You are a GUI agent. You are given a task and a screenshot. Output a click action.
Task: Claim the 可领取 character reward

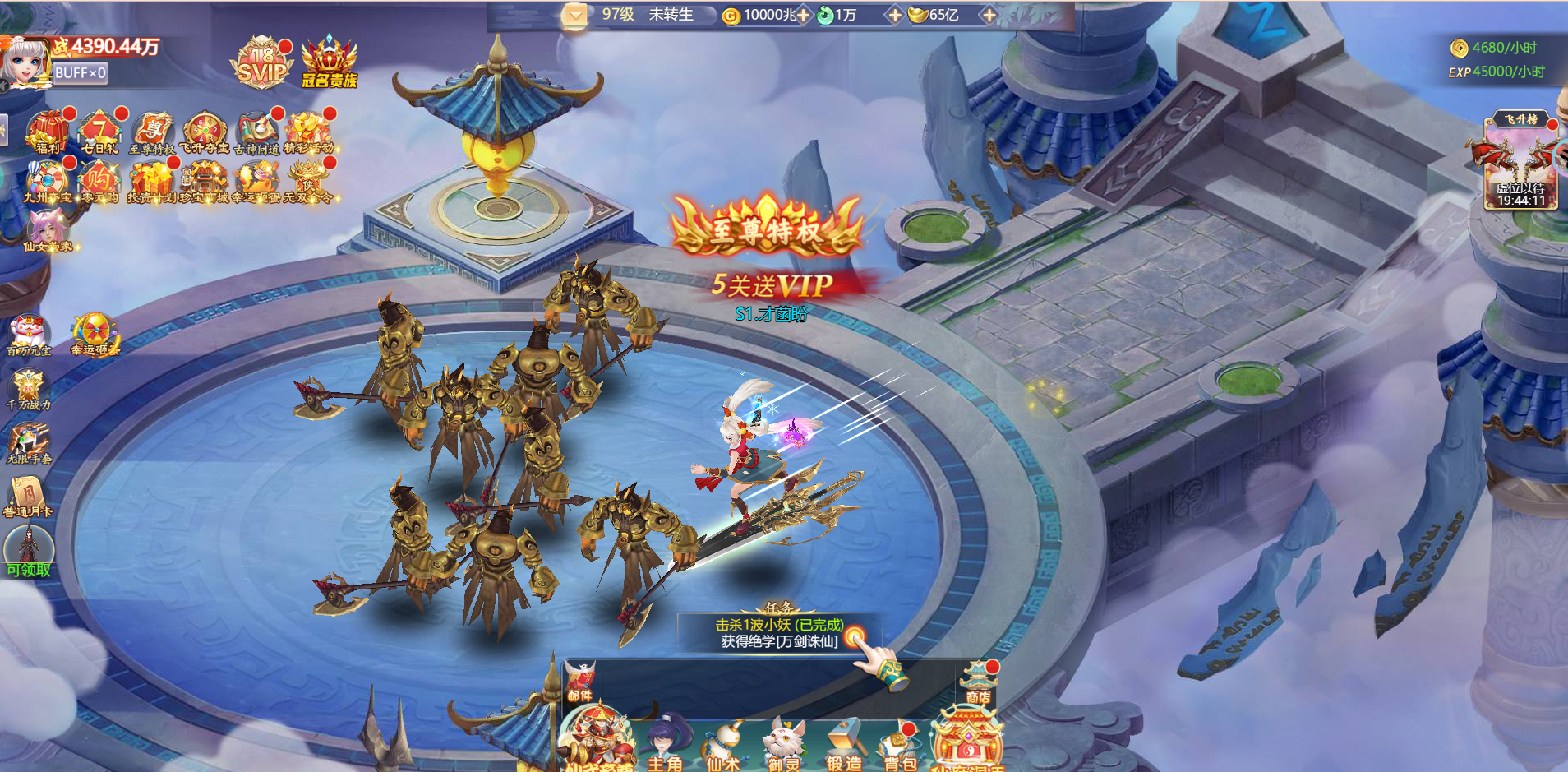(x=29, y=552)
